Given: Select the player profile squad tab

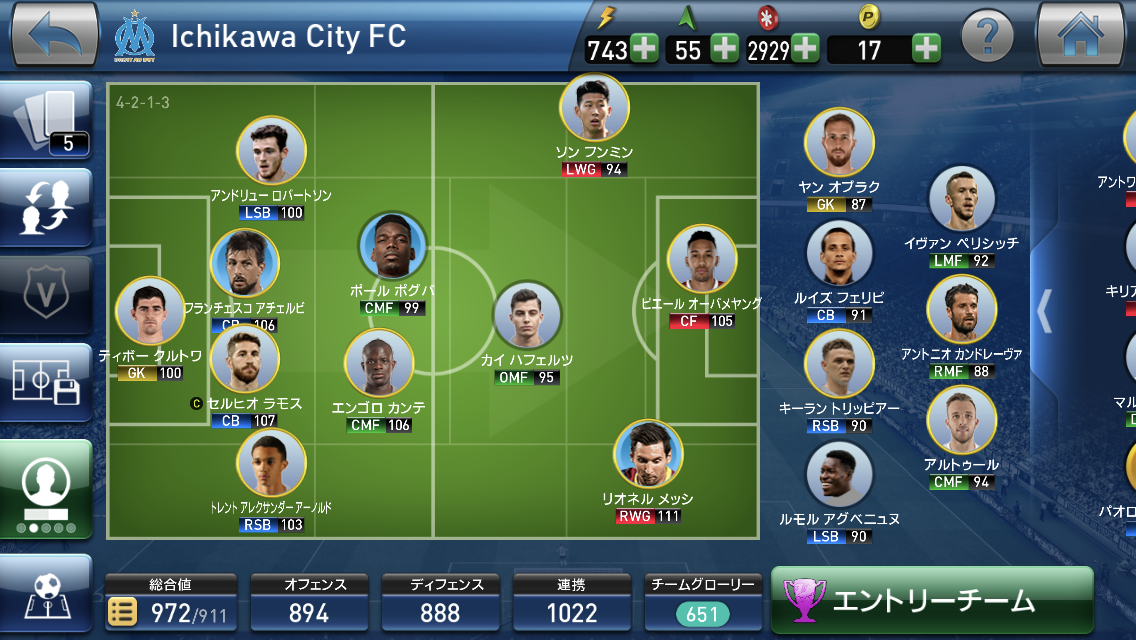Looking at the screenshot, I should [x=47, y=489].
